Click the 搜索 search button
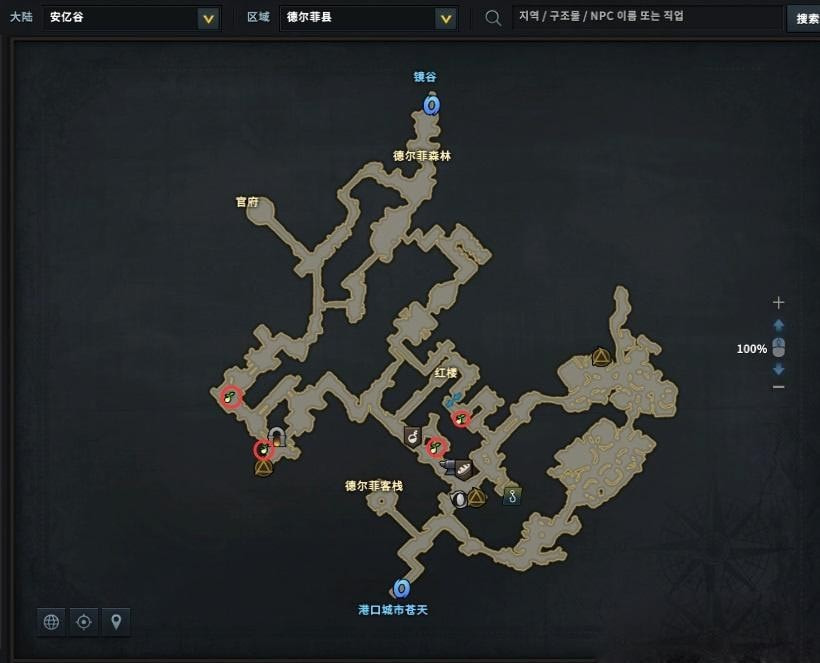The height and width of the screenshot is (663, 820). click(x=806, y=18)
